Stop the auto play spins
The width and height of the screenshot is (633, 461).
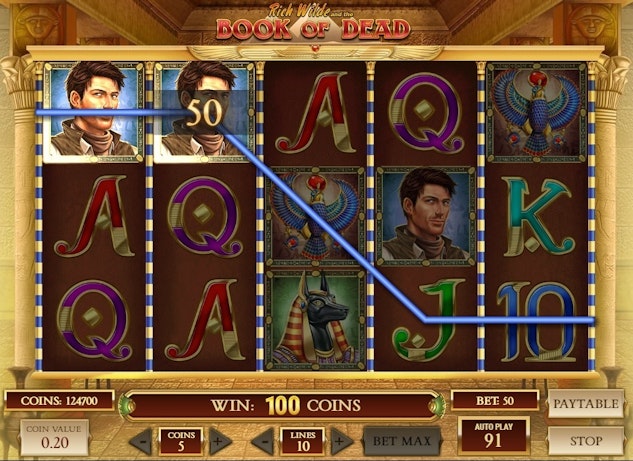click(x=586, y=439)
